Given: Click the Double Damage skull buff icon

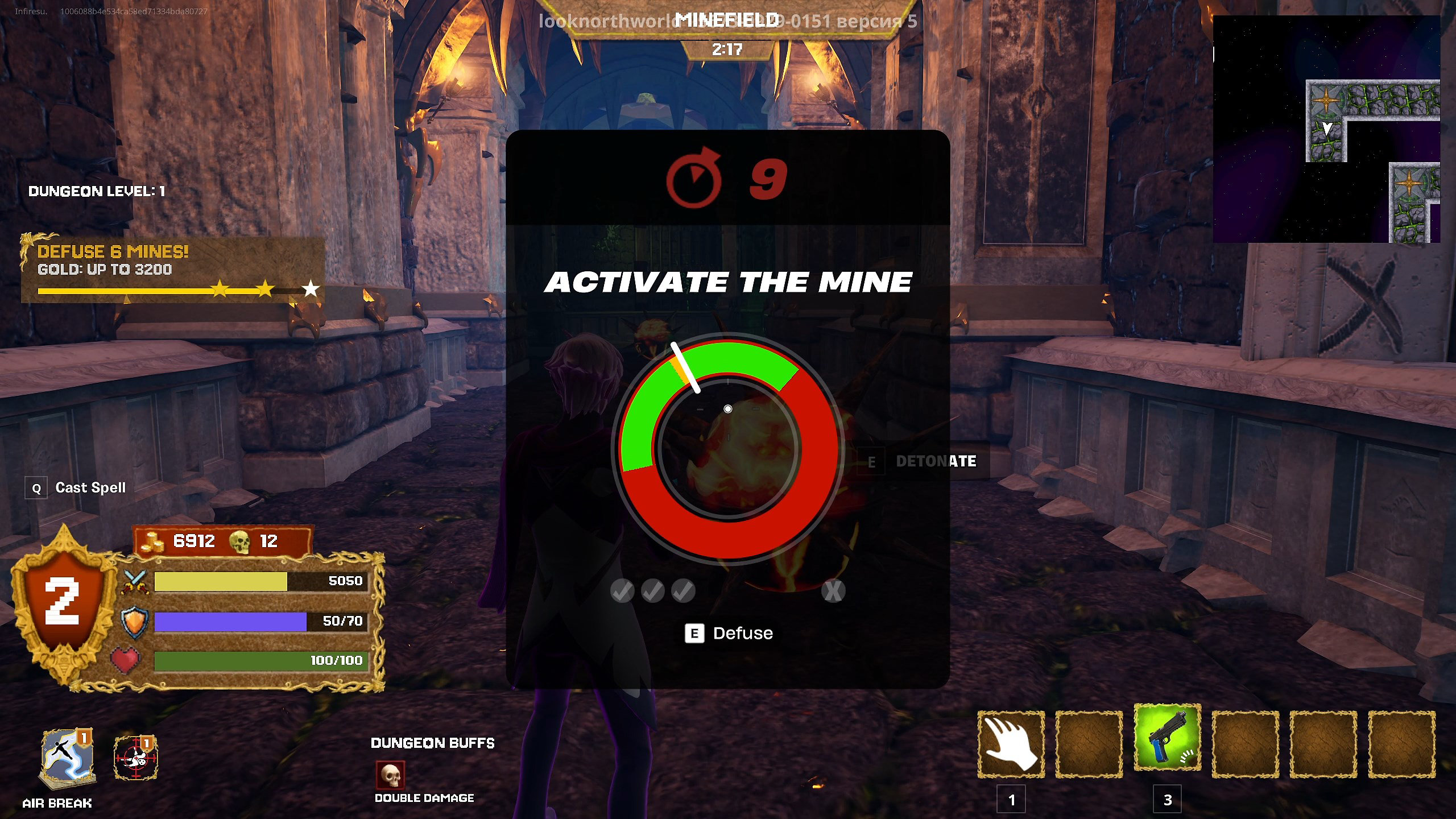Looking at the screenshot, I should (390, 775).
